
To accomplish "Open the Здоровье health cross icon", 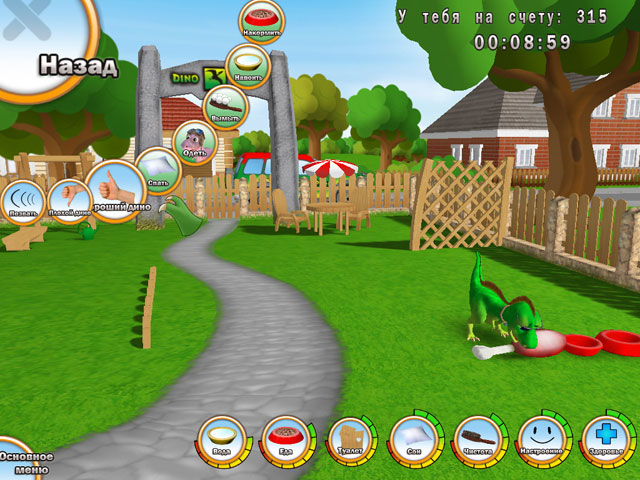I will pyautogui.click(x=606, y=440).
